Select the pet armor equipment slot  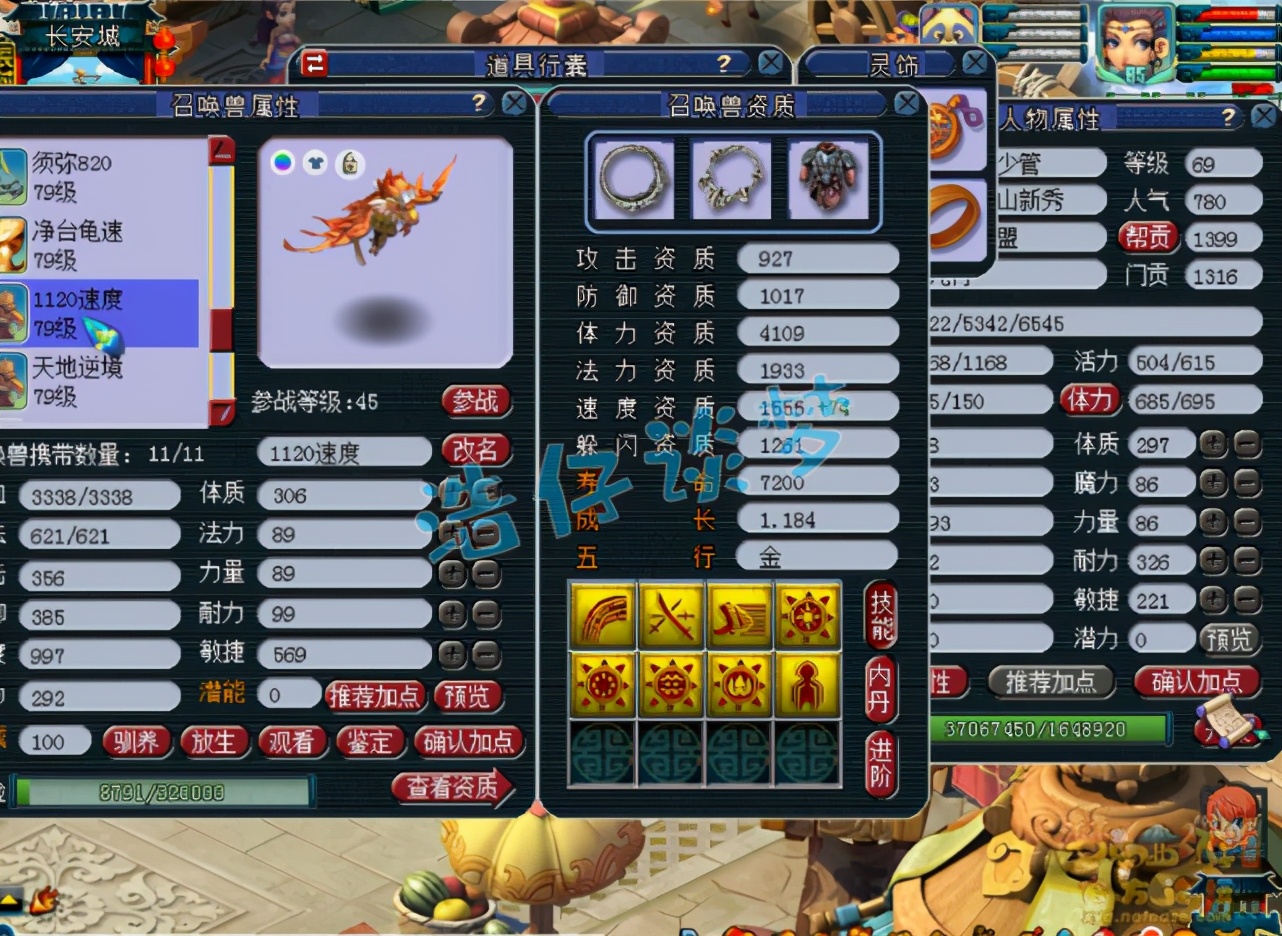point(828,179)
